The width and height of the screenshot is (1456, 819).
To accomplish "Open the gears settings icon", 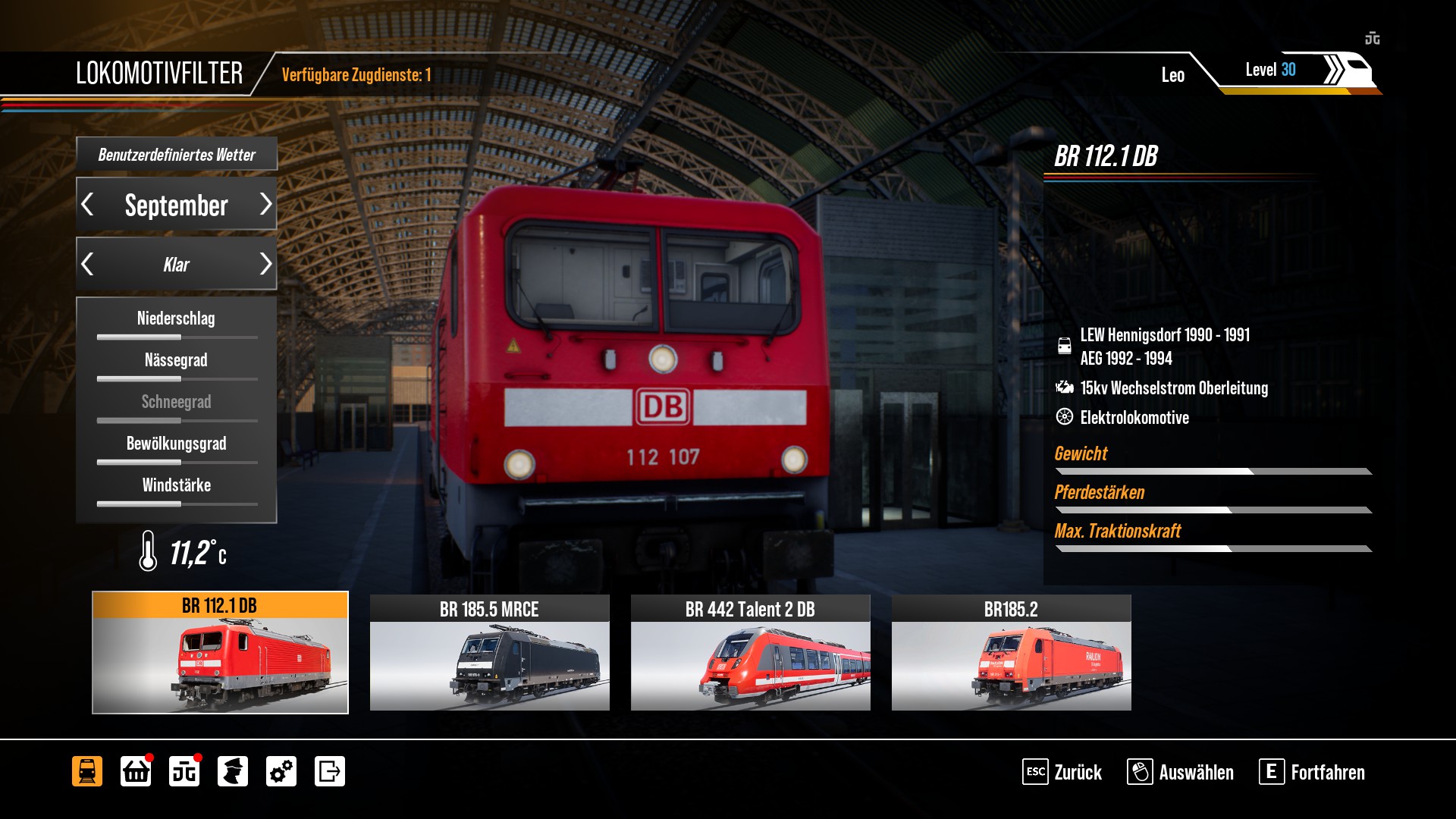I will coord(281,771).
